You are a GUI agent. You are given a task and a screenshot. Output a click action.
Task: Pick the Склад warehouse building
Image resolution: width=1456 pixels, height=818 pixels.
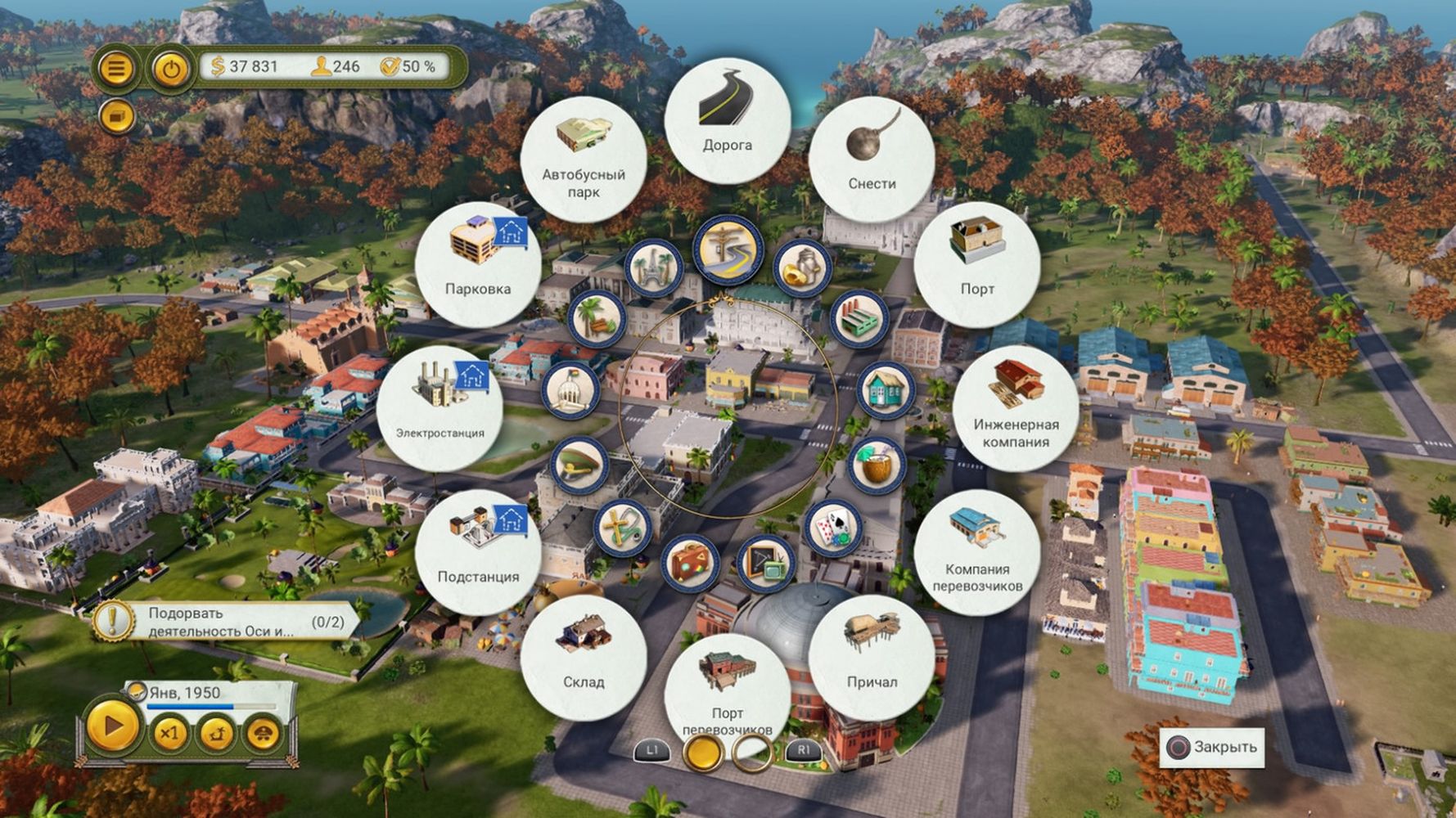point(584,658)
